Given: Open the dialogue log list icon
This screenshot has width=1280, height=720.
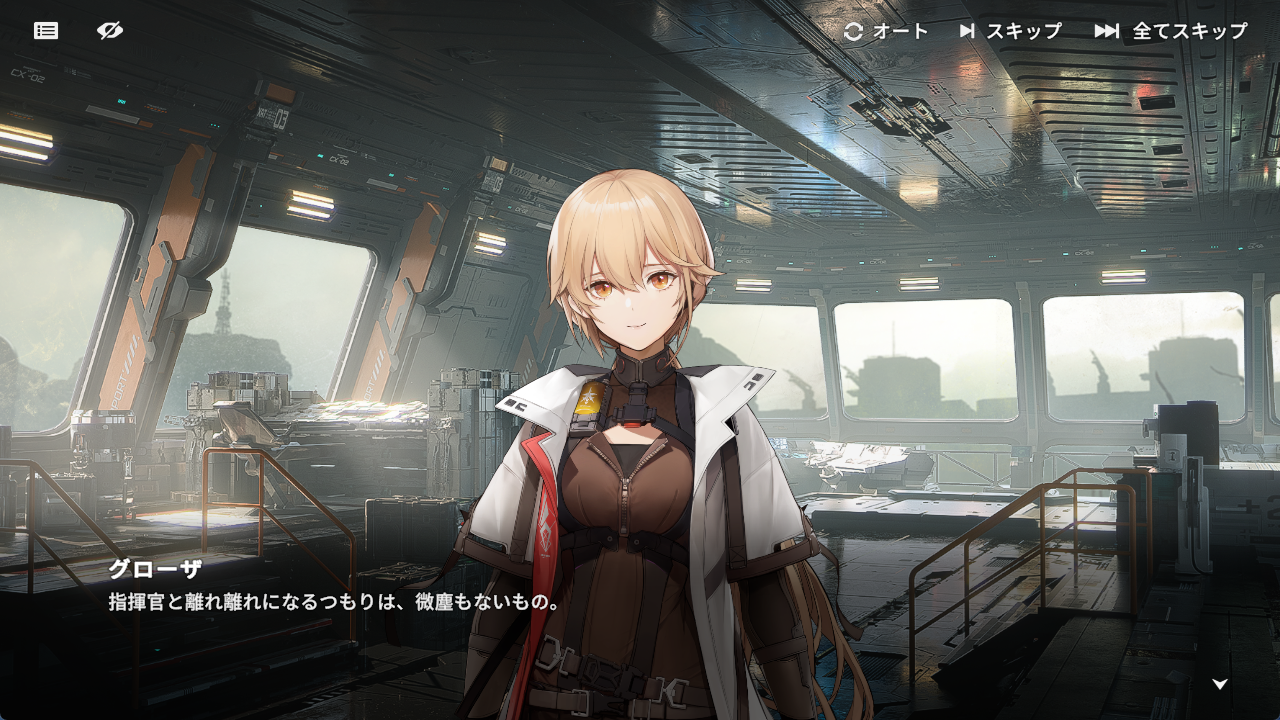Looking at the screenshot, I should pos(46,31).
